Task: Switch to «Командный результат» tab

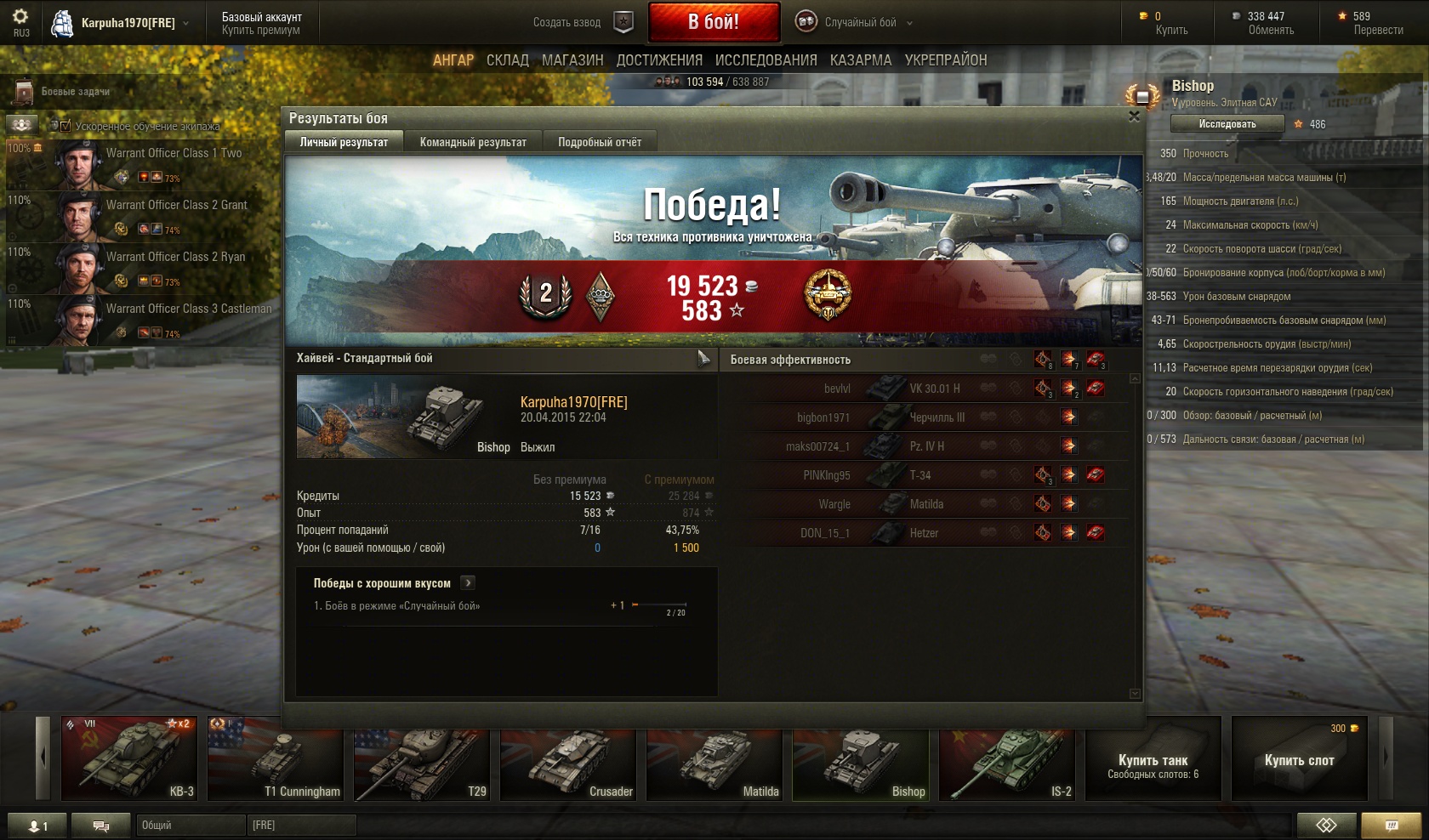Action: click(x=473, y=142)
